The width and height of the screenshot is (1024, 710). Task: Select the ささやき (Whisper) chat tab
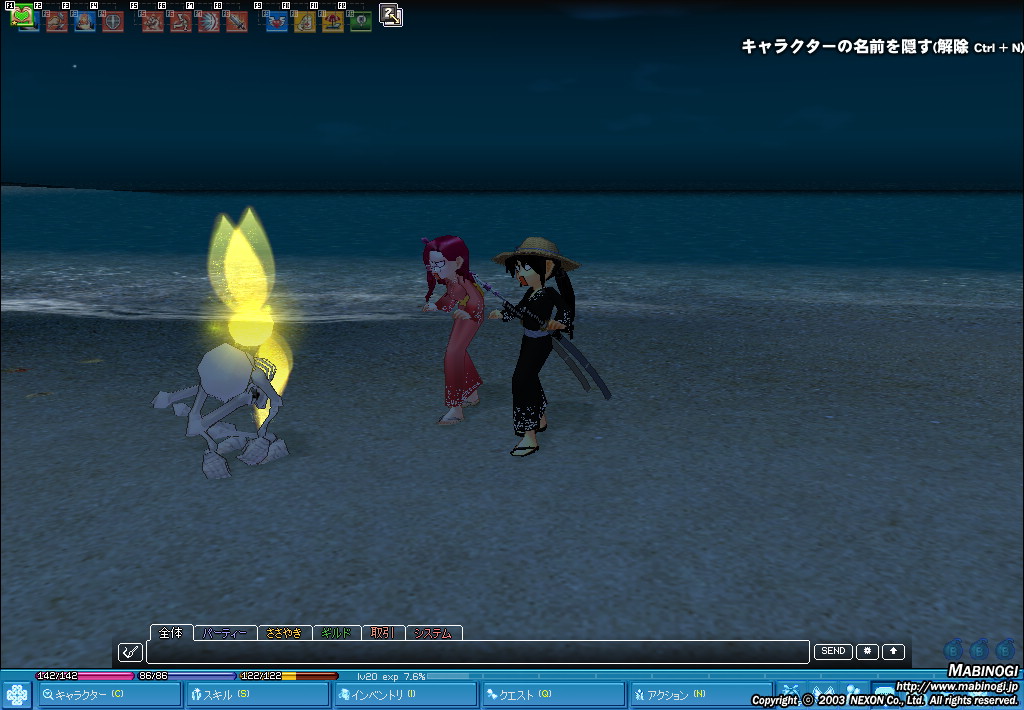(284, 633)
